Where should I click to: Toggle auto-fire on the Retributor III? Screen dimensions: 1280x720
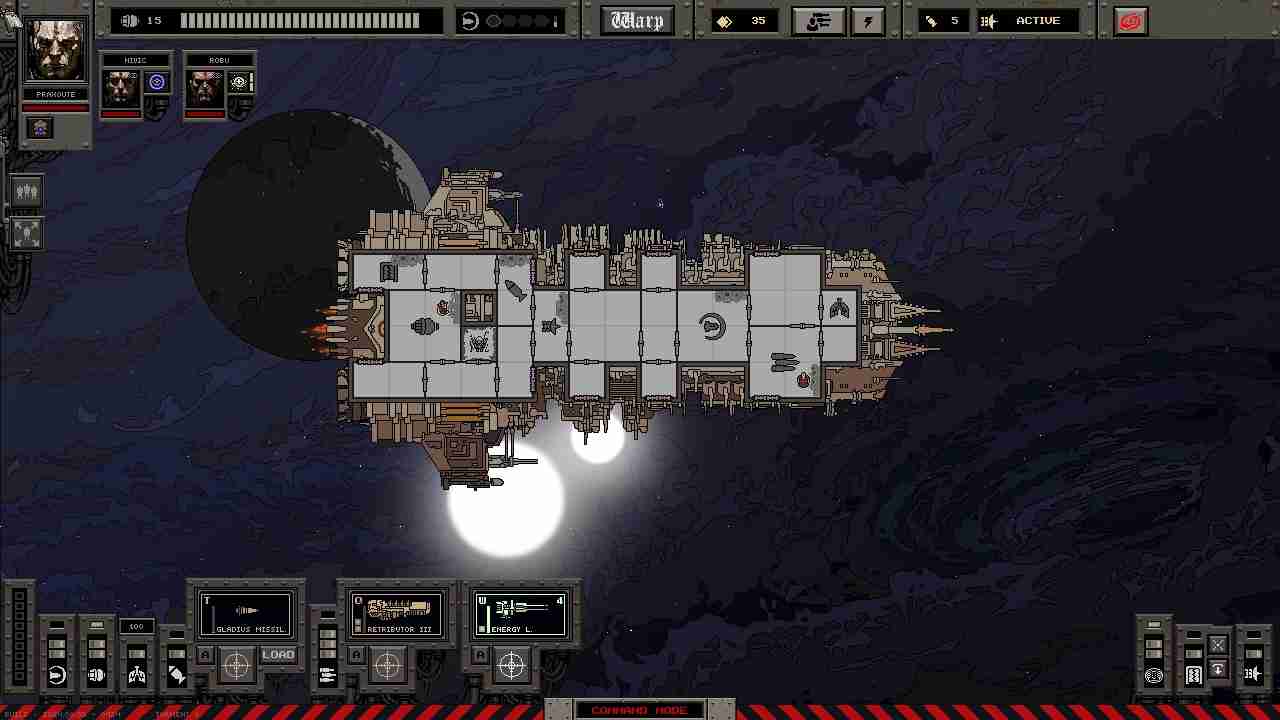(356, 655)
